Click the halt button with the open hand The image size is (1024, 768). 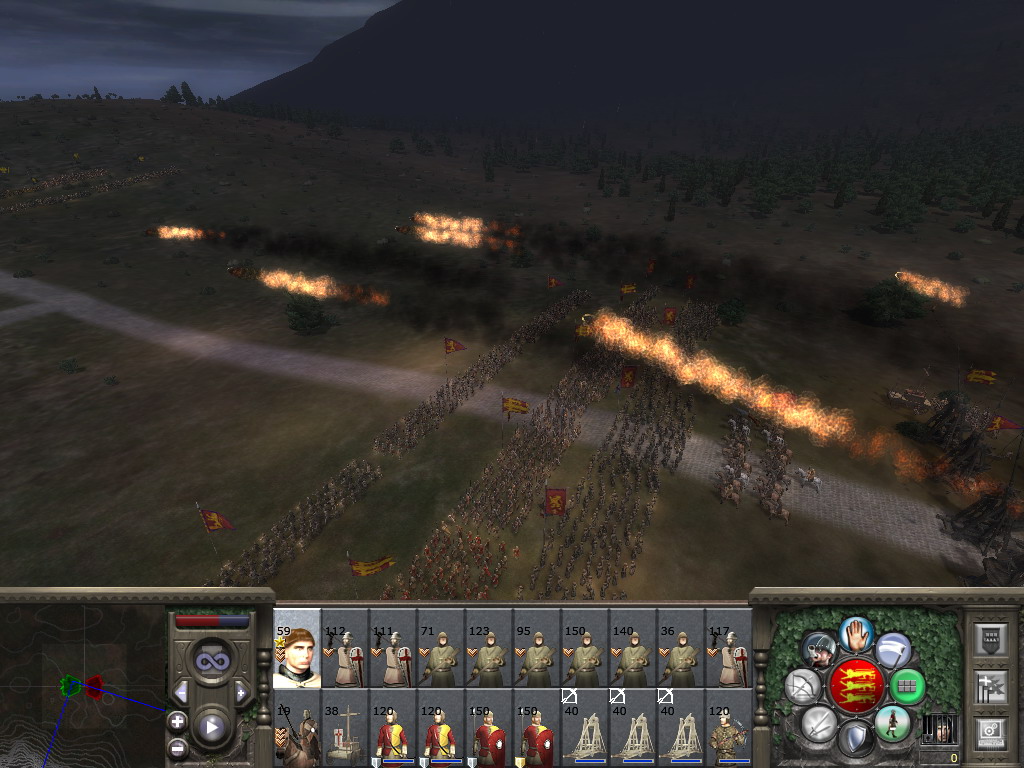click(856, 633)
